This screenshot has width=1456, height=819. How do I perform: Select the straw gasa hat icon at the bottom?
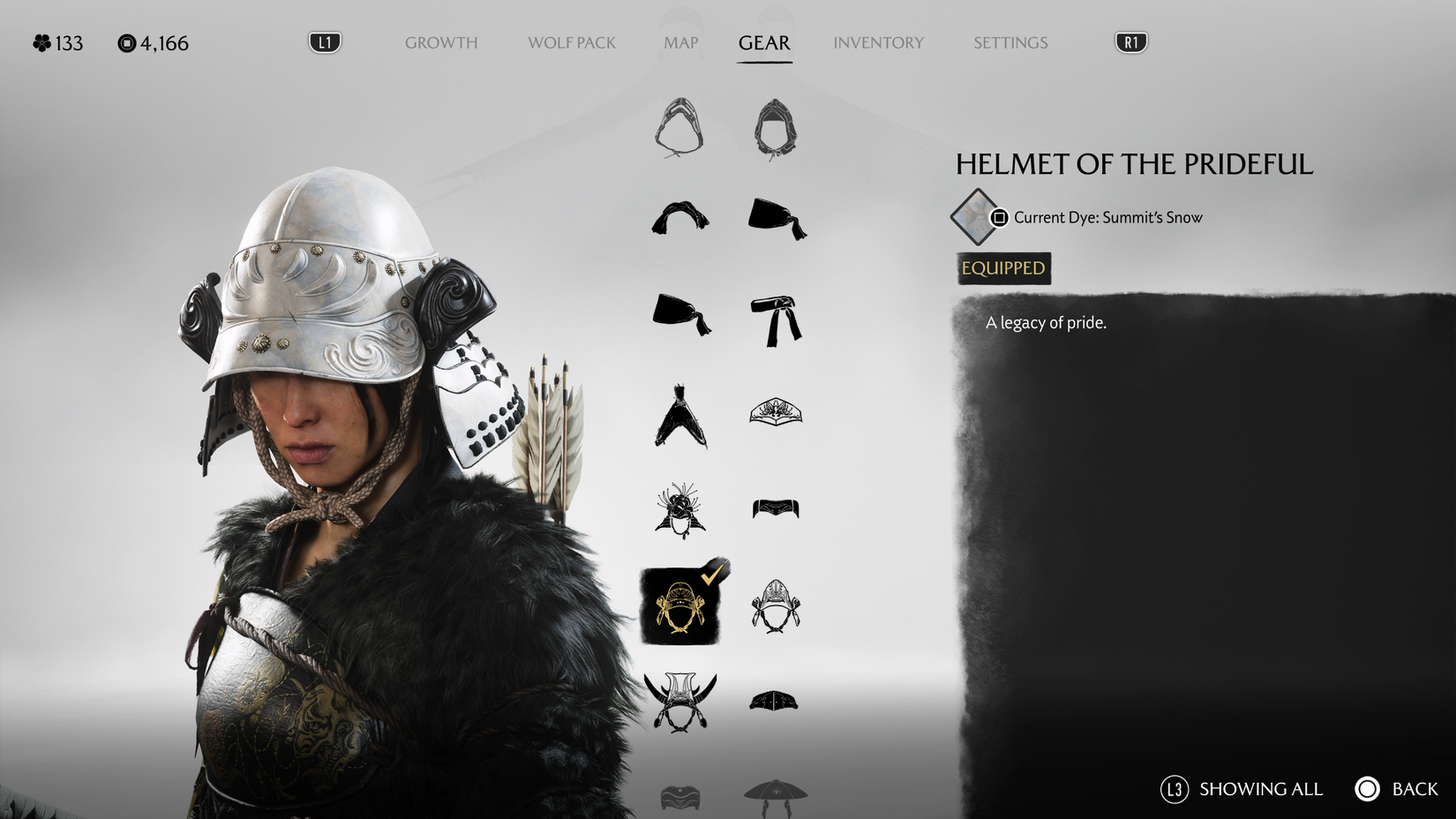tap(775, 794)
